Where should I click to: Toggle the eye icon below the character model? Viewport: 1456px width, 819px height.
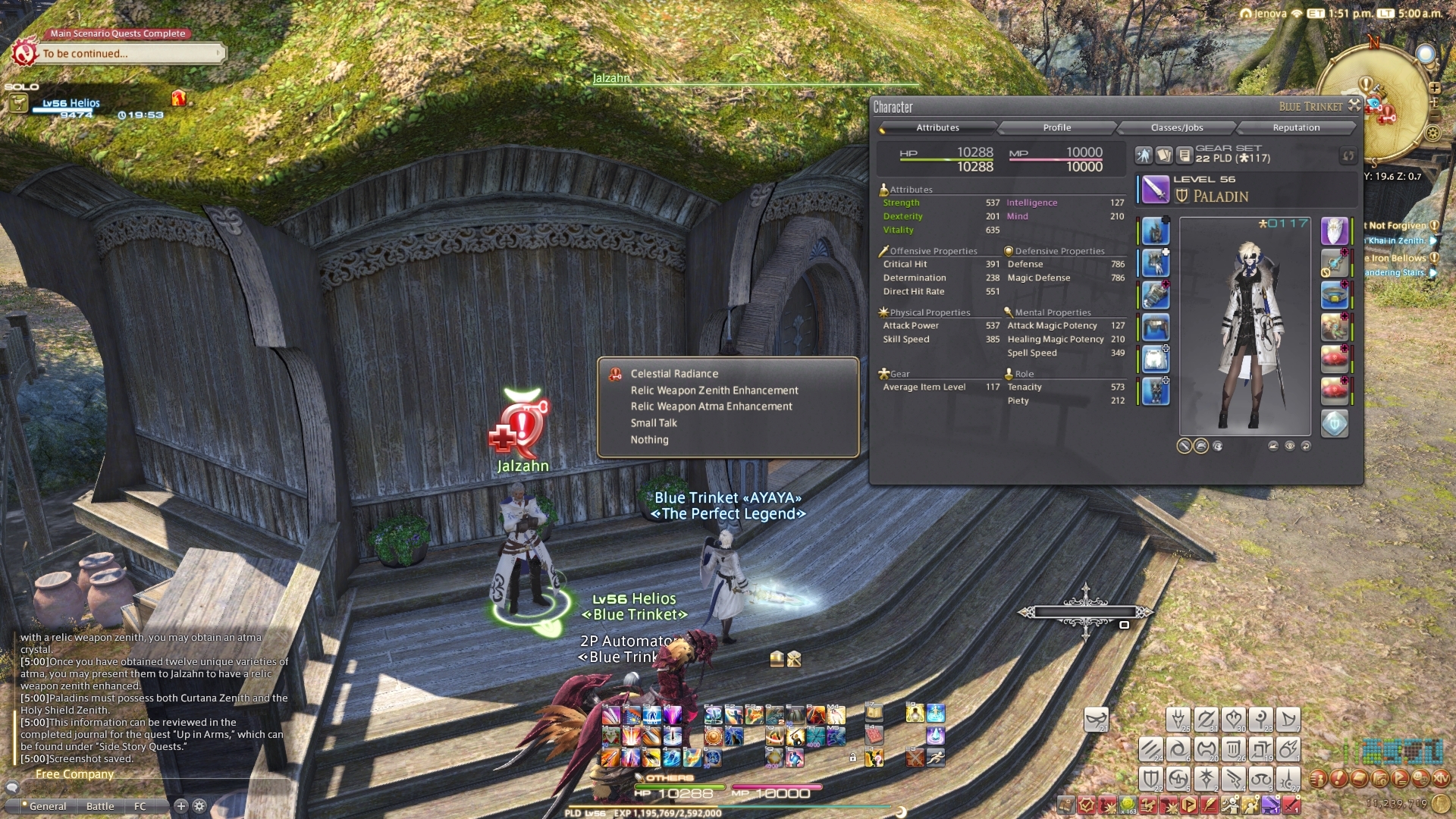click(x=1288, y=447)
